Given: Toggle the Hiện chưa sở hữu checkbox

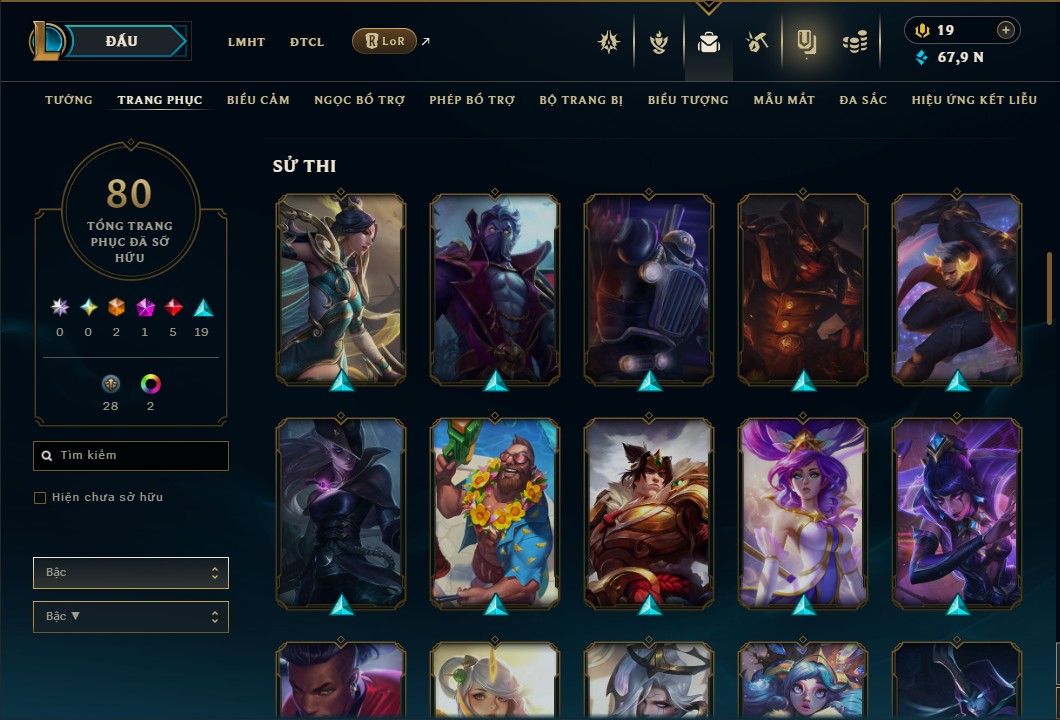Looking at the screenshot, I should (x=40, y=498).
